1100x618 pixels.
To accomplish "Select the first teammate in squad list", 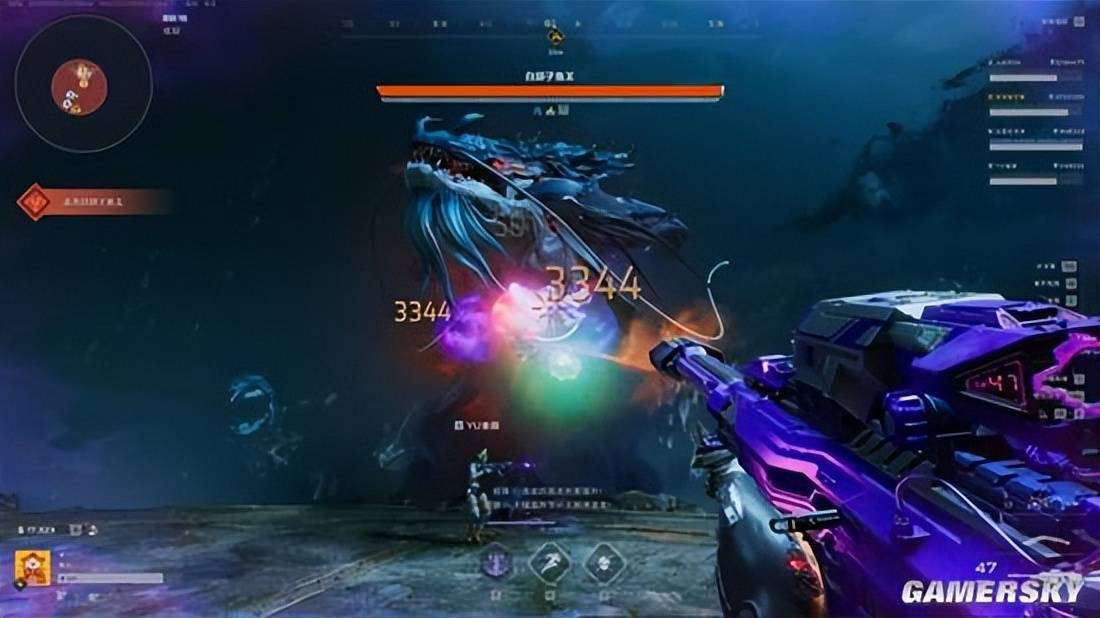I will click(1036, 70).
